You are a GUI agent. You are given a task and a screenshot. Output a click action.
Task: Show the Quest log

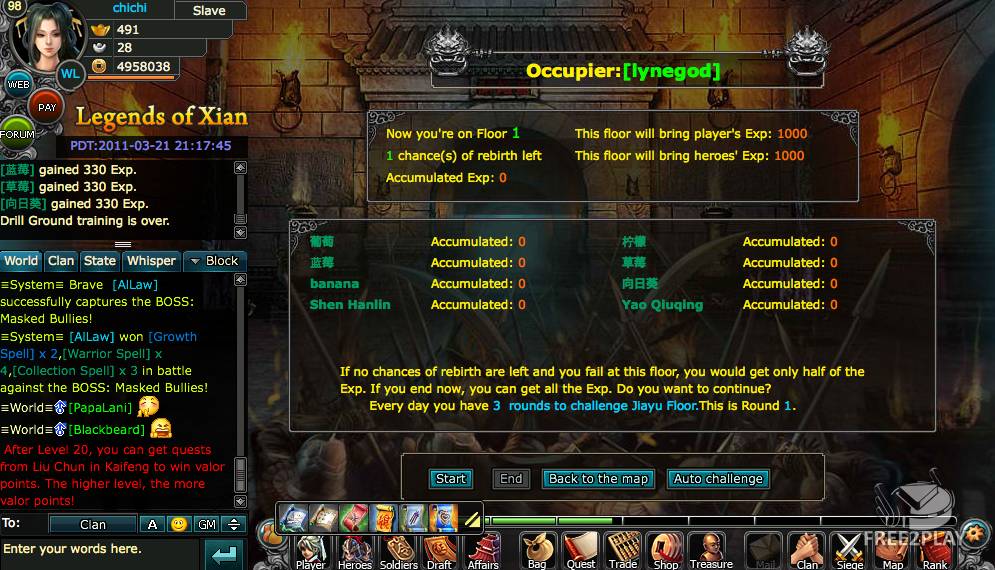click(x=581, y=551)
